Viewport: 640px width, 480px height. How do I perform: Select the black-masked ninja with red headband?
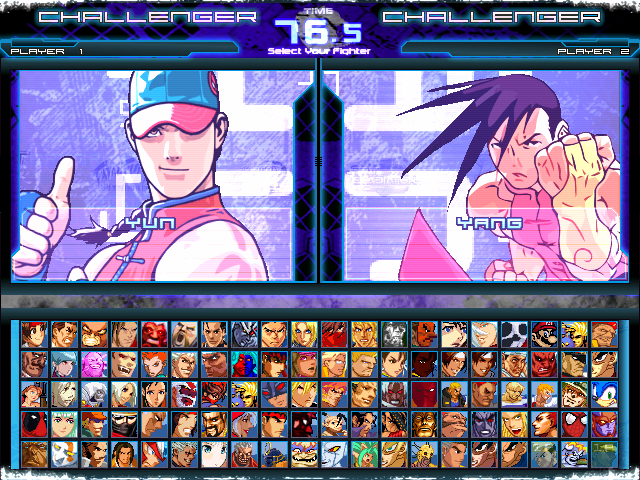[123, 424]
